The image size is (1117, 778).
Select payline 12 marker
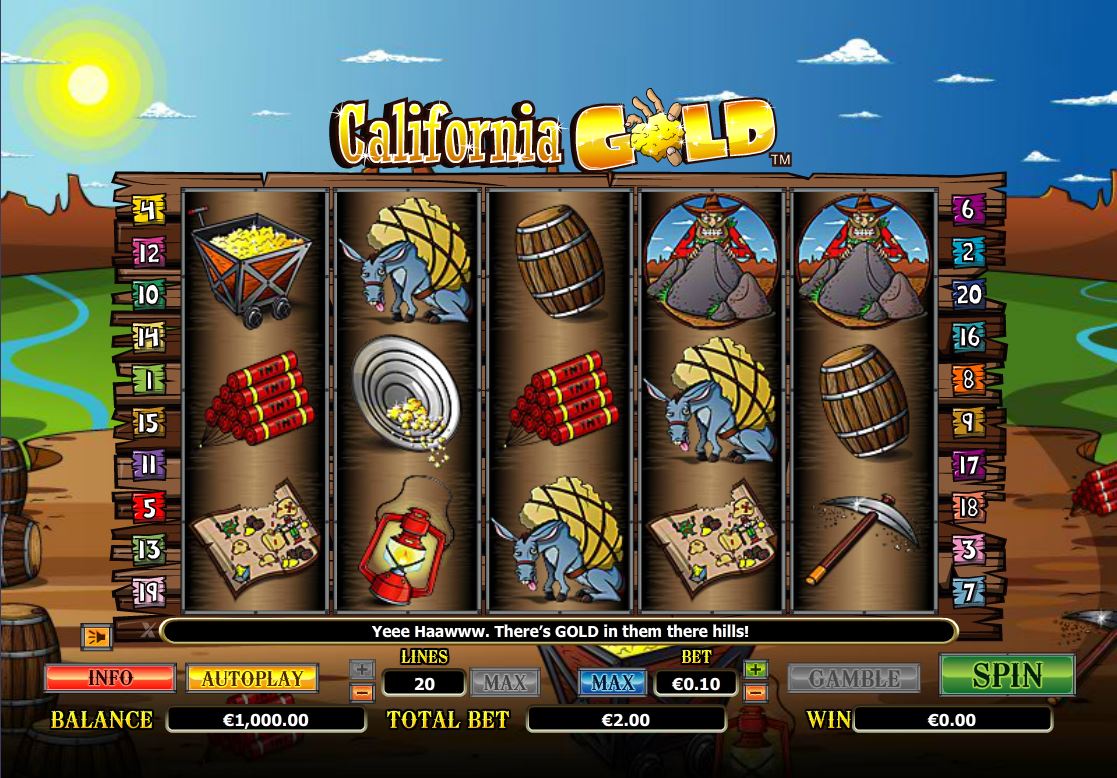click(148, 253)
